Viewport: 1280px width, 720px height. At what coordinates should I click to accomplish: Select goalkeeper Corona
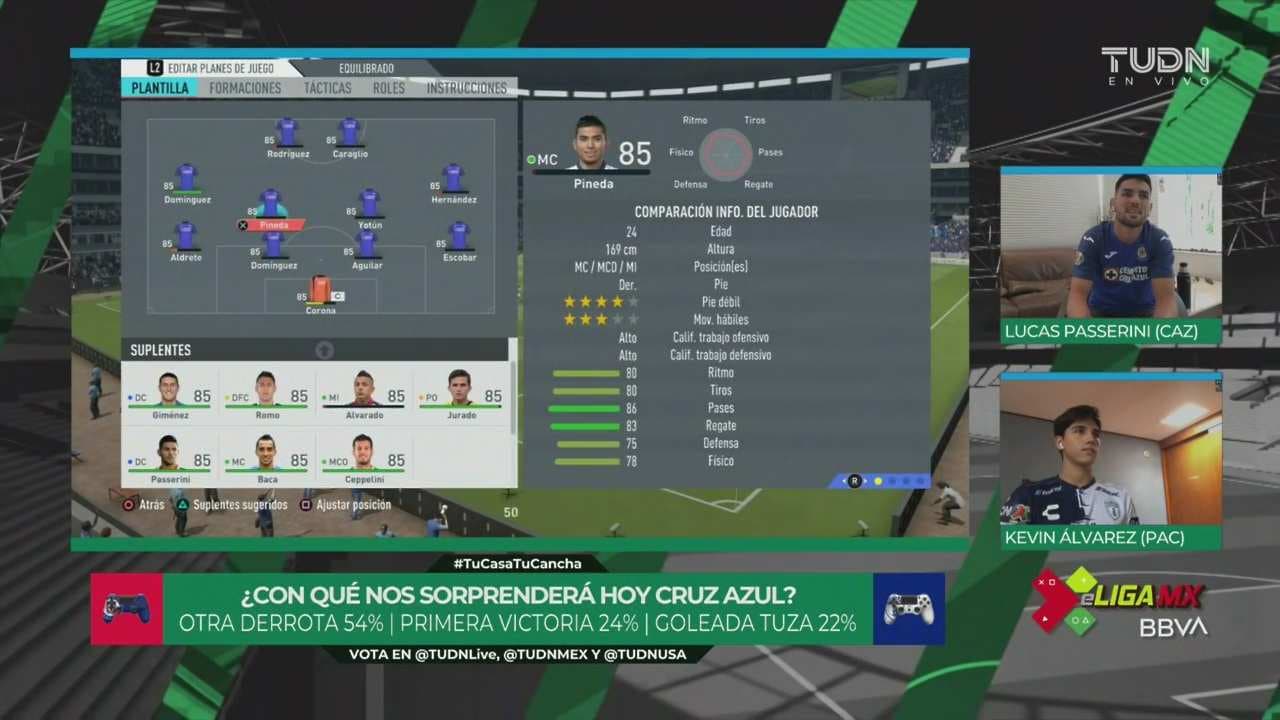pos(320,290)
